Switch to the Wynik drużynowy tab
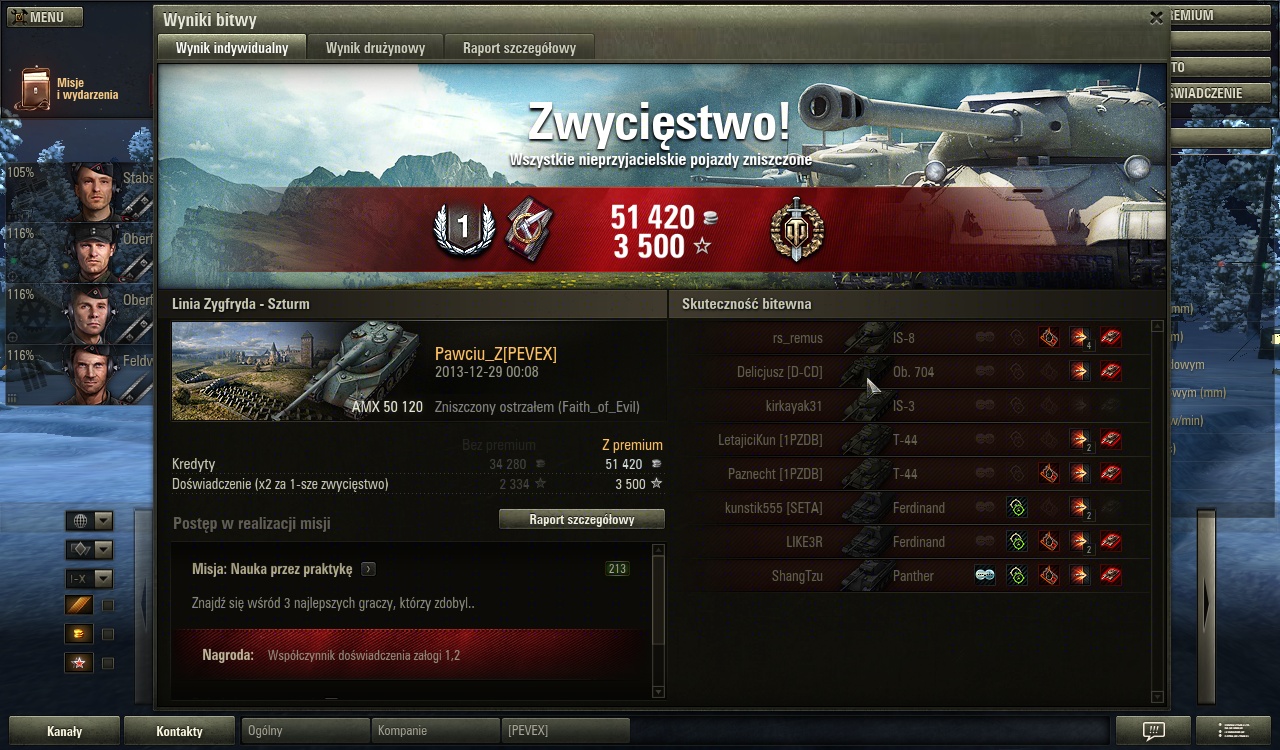Image resolution: width=1280 pixels, height=750 pixels. tap(375, 47)
